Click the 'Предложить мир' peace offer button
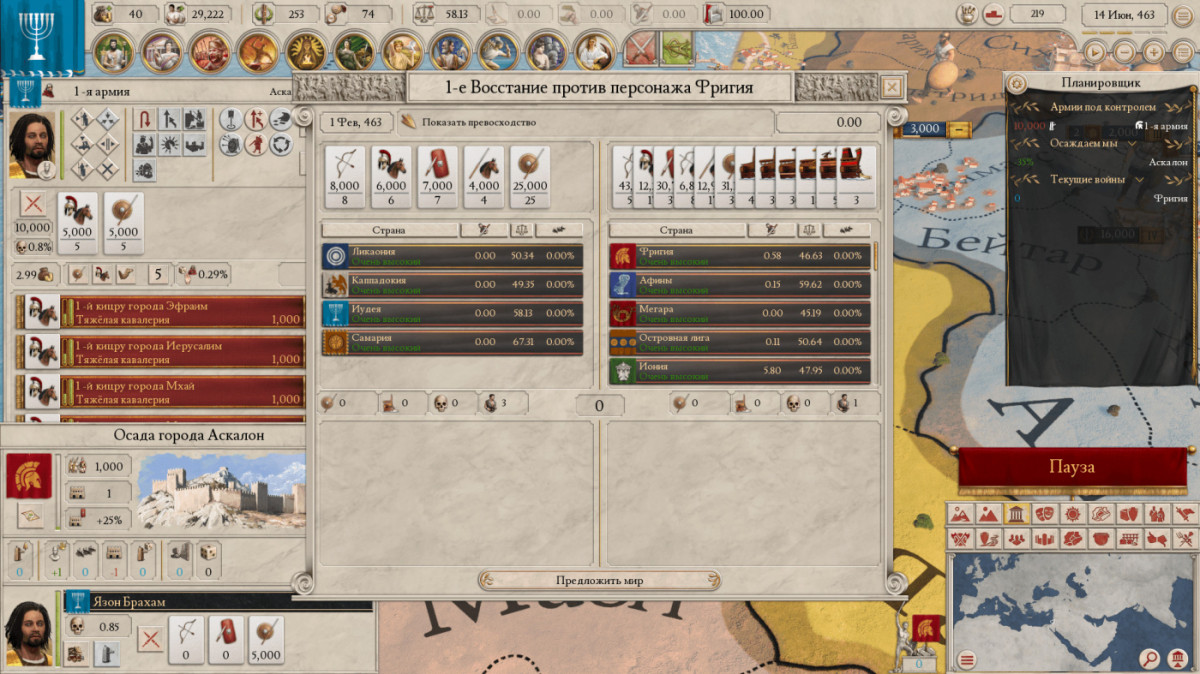 599,581
